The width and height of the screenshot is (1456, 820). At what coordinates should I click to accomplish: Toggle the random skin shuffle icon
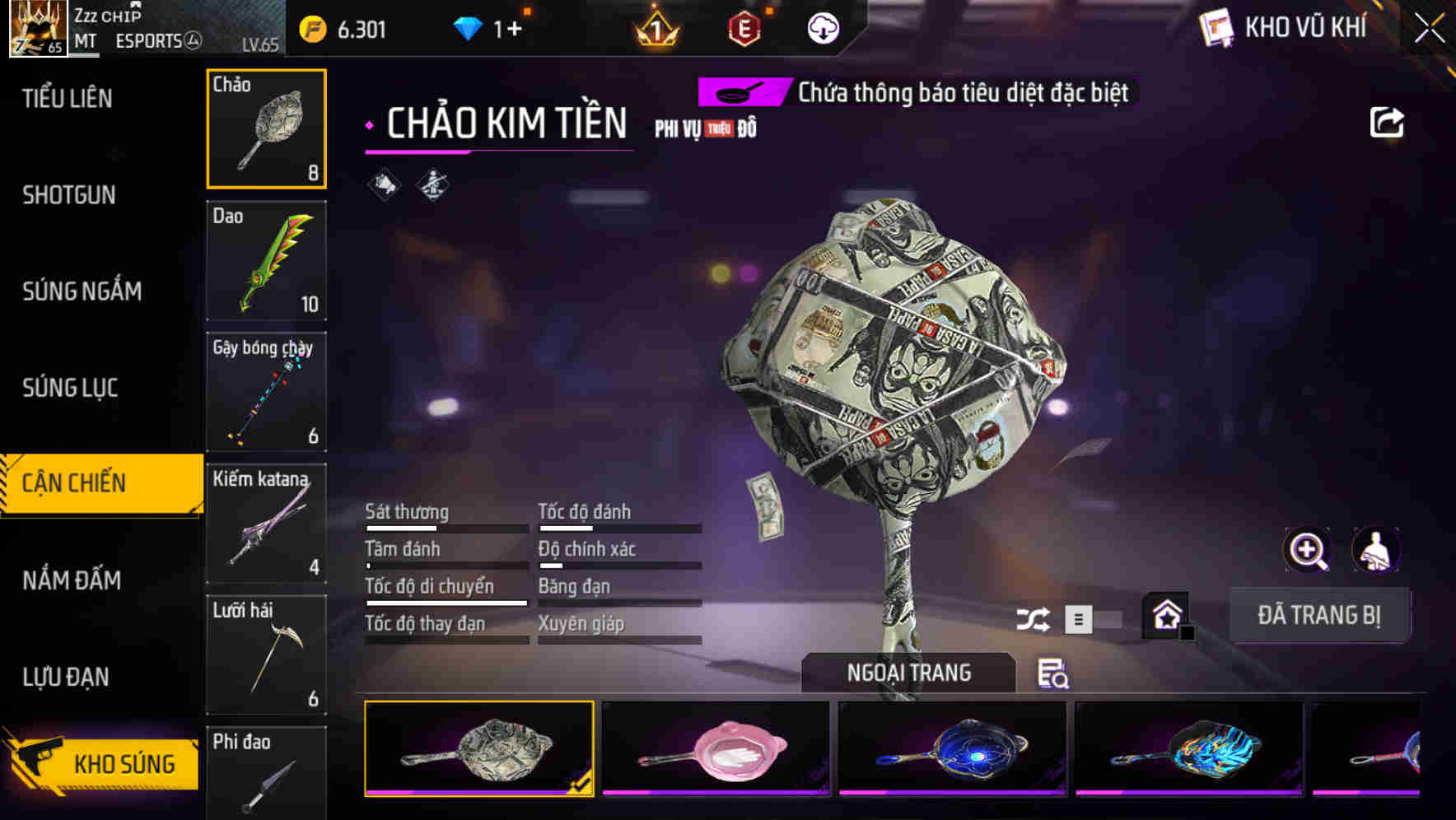coord(1033,619)
